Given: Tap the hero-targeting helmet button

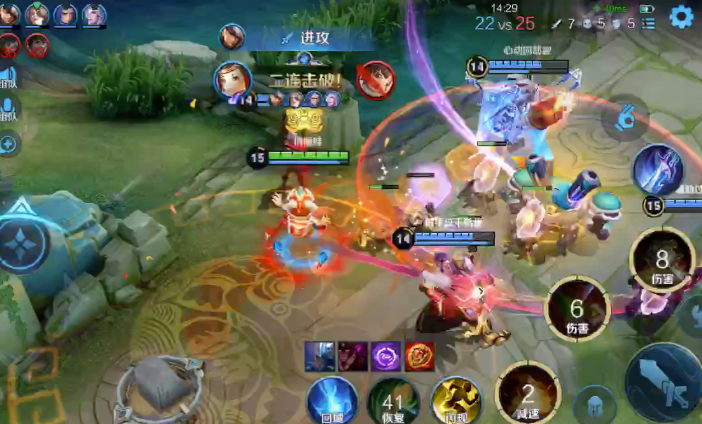Looking at the screenshot, I should (x=596, y=404).
